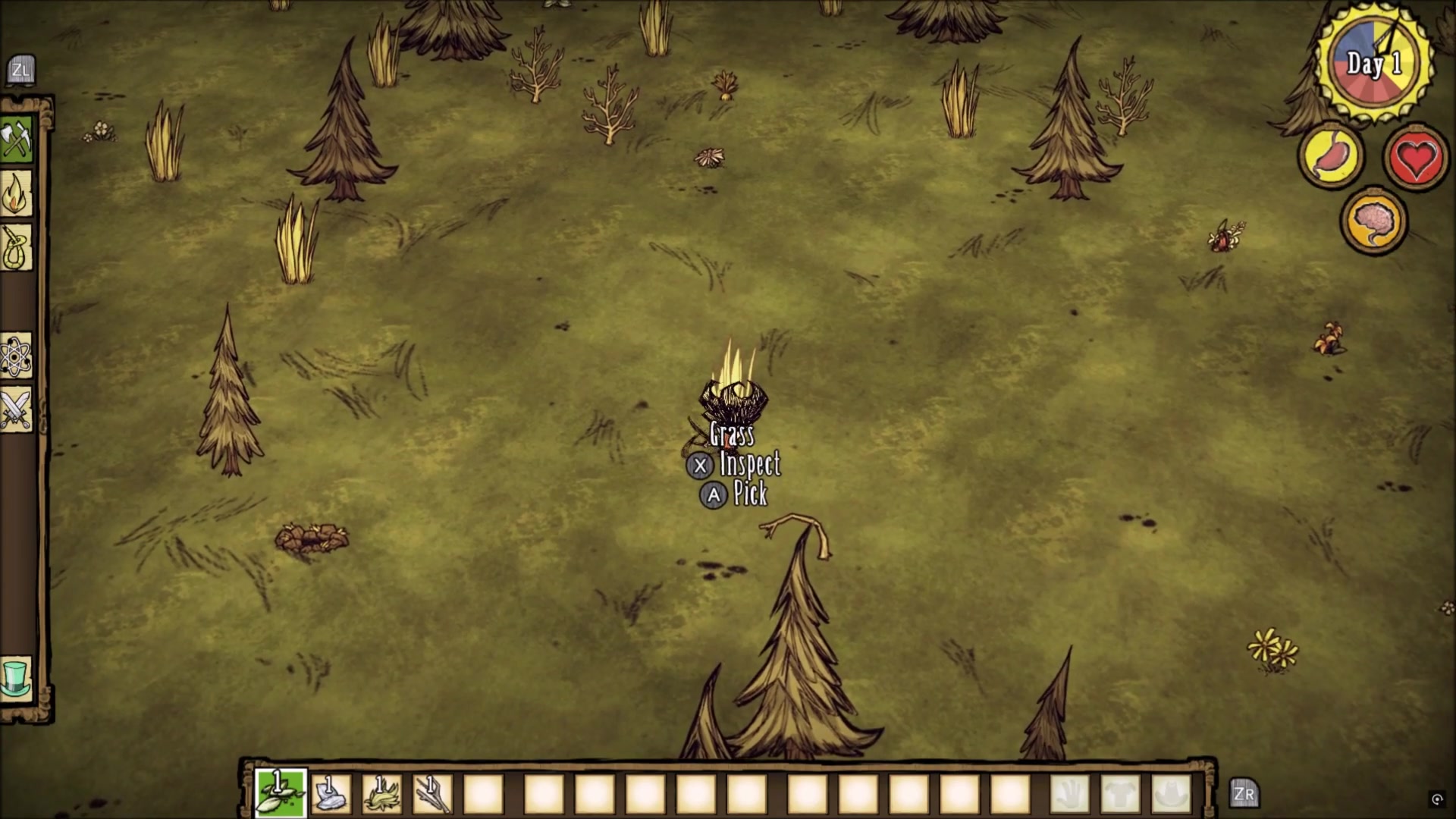Open the Fire crafting tab
1456x819 pixels.
click(x=17, y=194)
